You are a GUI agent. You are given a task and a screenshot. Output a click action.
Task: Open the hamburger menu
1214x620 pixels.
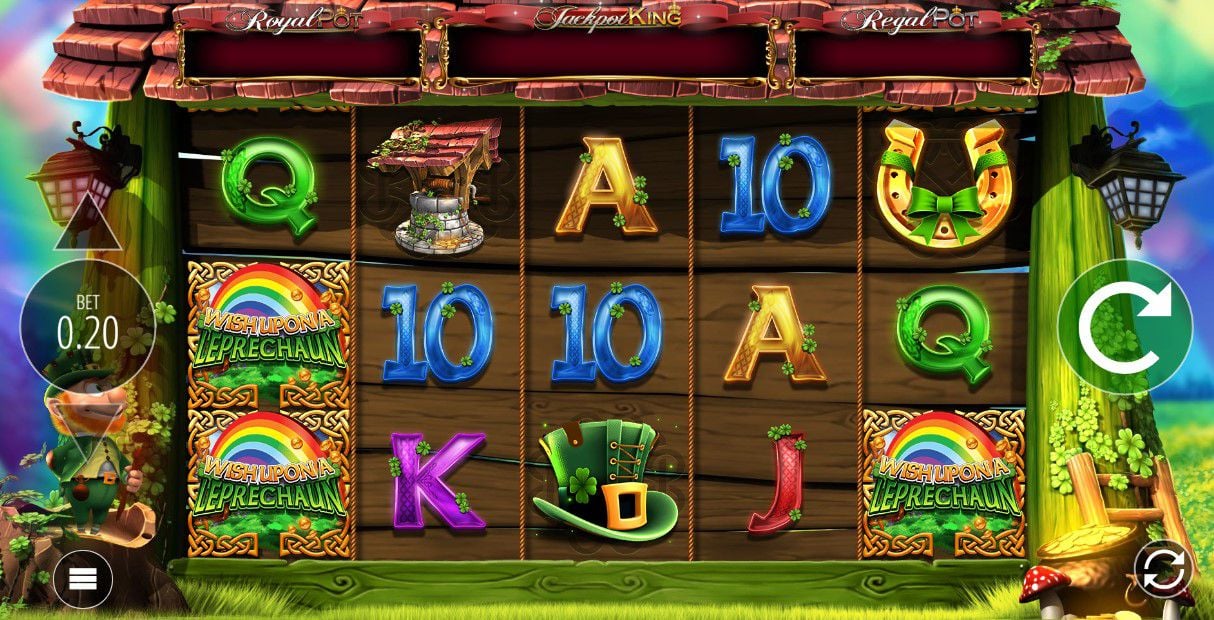click(x=83, y=579)
